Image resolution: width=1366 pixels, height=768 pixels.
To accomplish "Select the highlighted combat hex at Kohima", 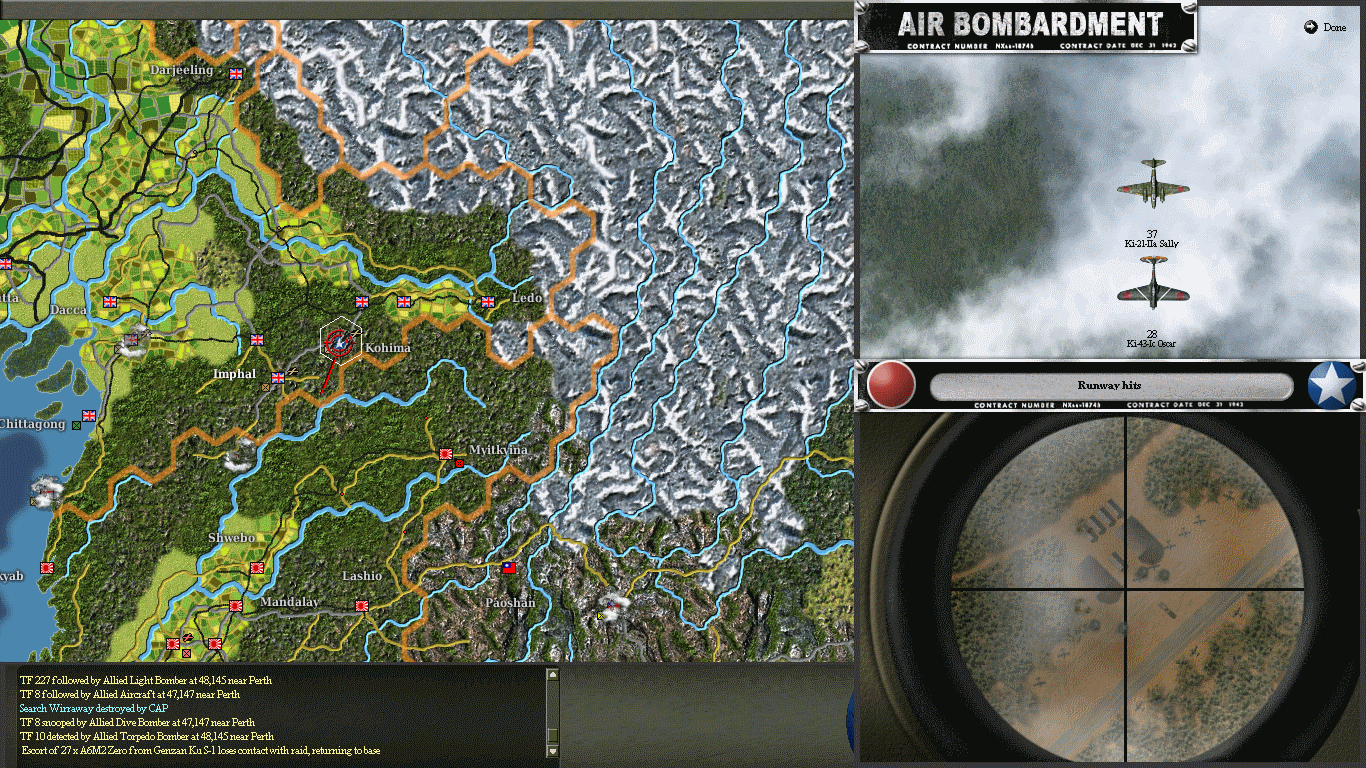I will coord(337,343).
